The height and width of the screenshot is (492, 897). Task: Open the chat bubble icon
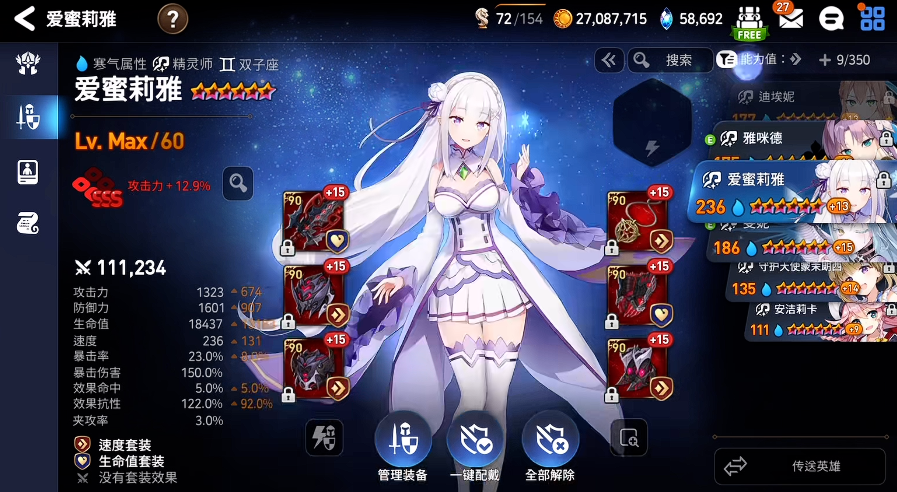pos(829,19)
